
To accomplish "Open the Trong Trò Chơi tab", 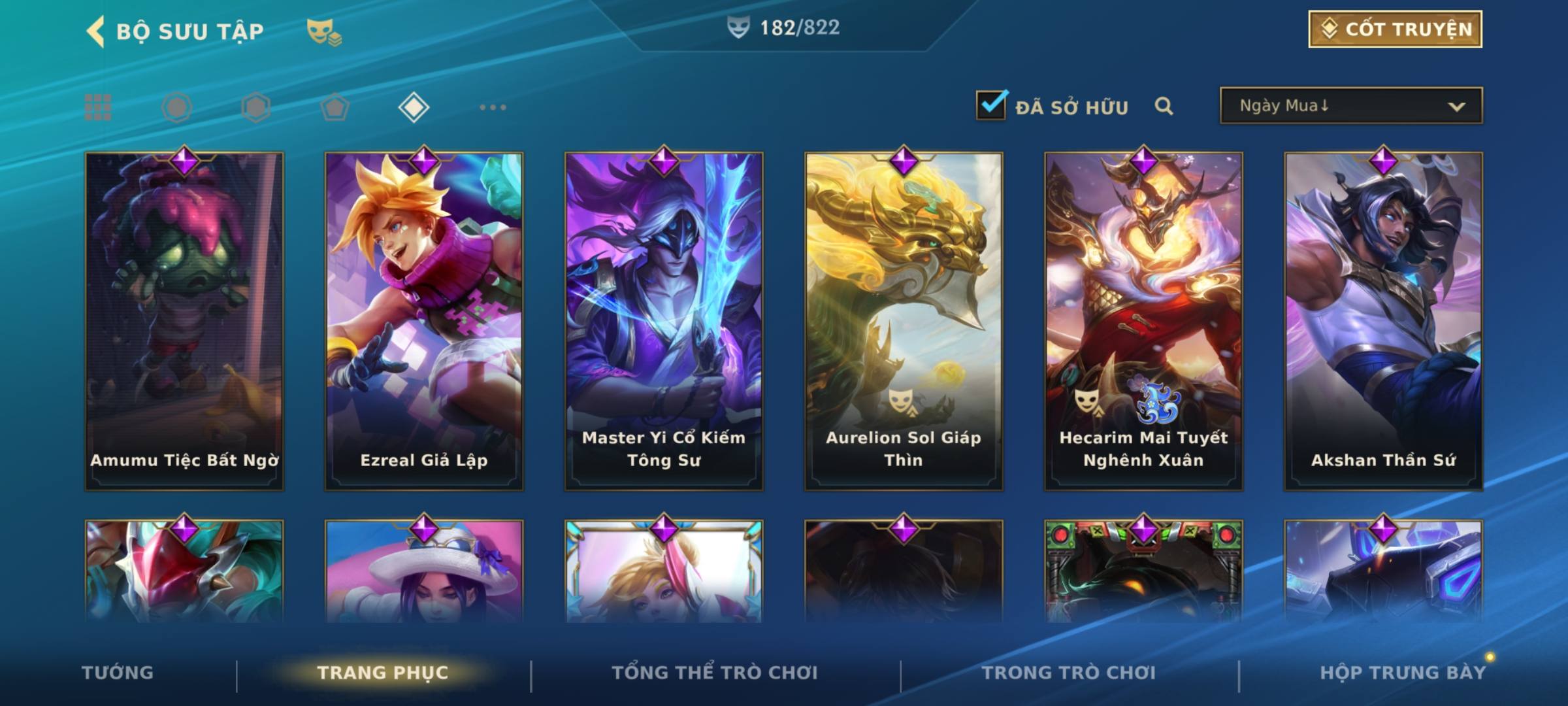I will pos(1069,673).
